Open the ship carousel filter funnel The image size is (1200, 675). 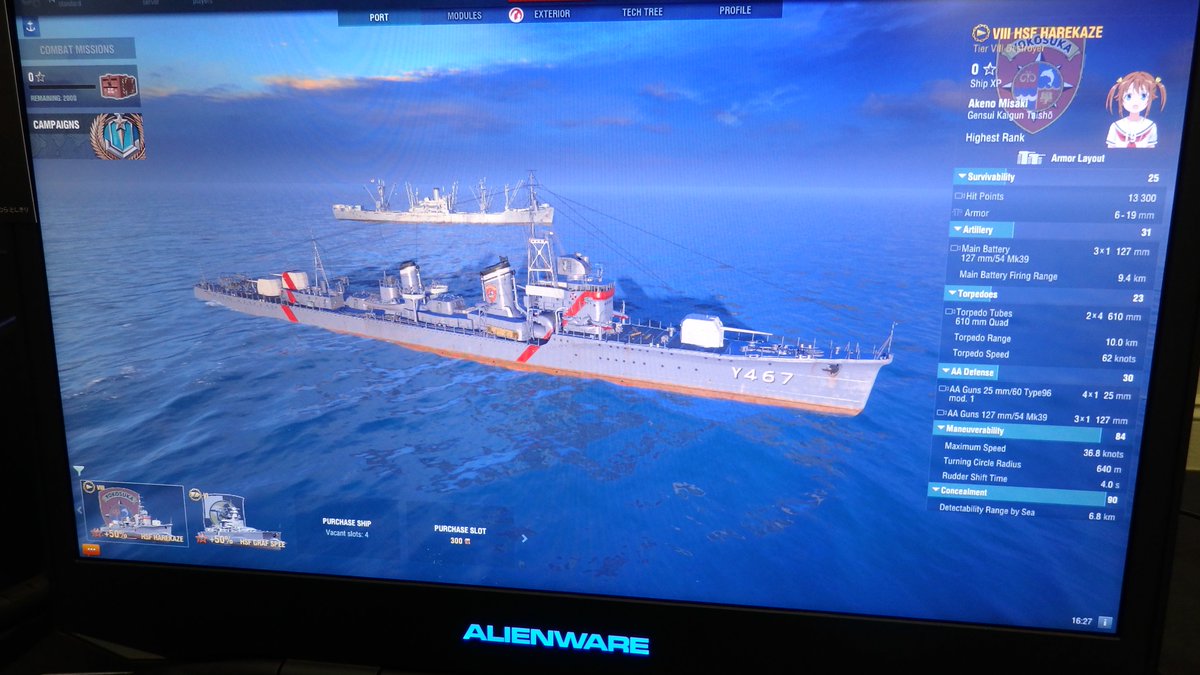pos(79,470)
